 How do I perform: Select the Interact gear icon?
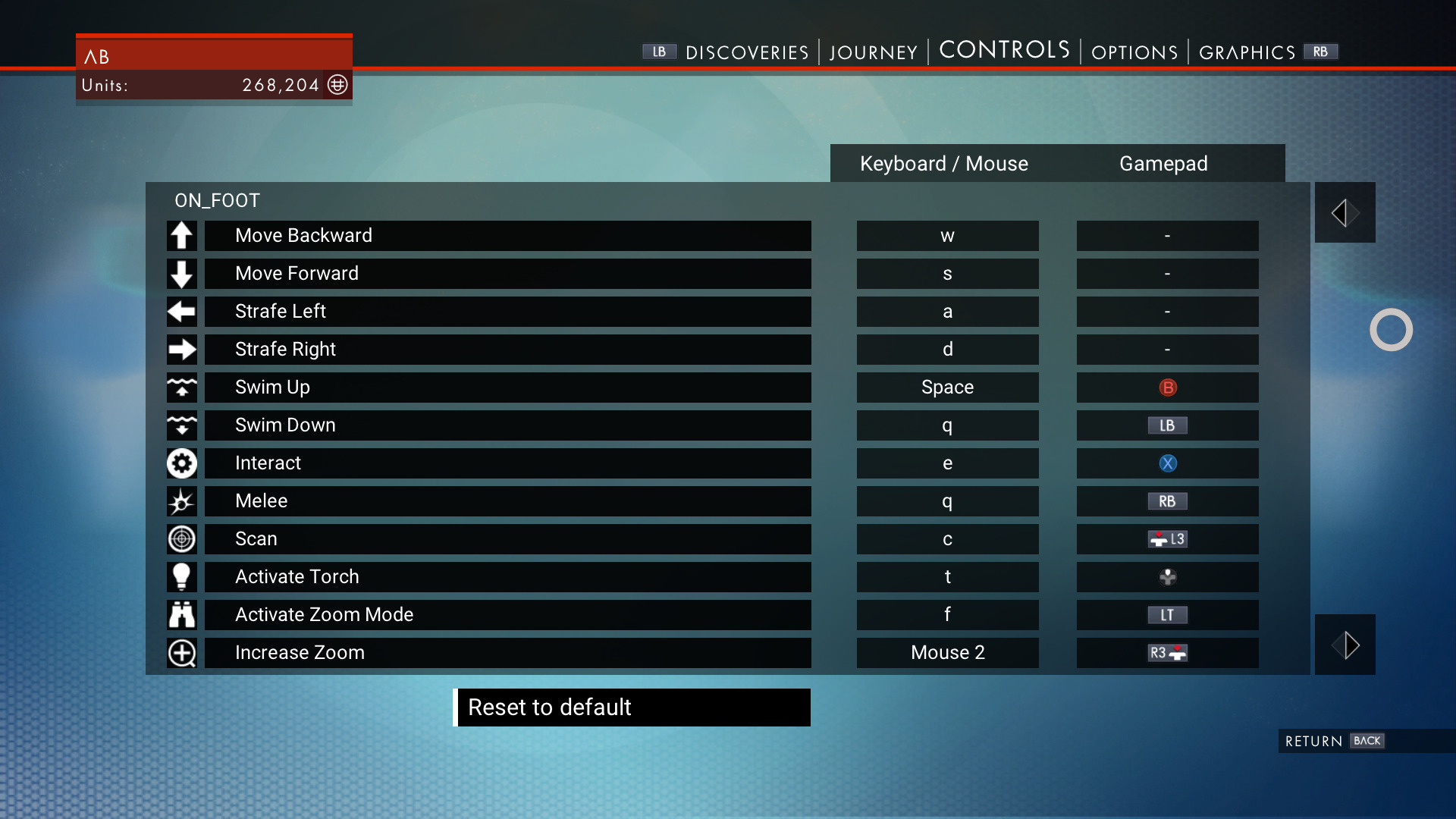pos(181,463)
